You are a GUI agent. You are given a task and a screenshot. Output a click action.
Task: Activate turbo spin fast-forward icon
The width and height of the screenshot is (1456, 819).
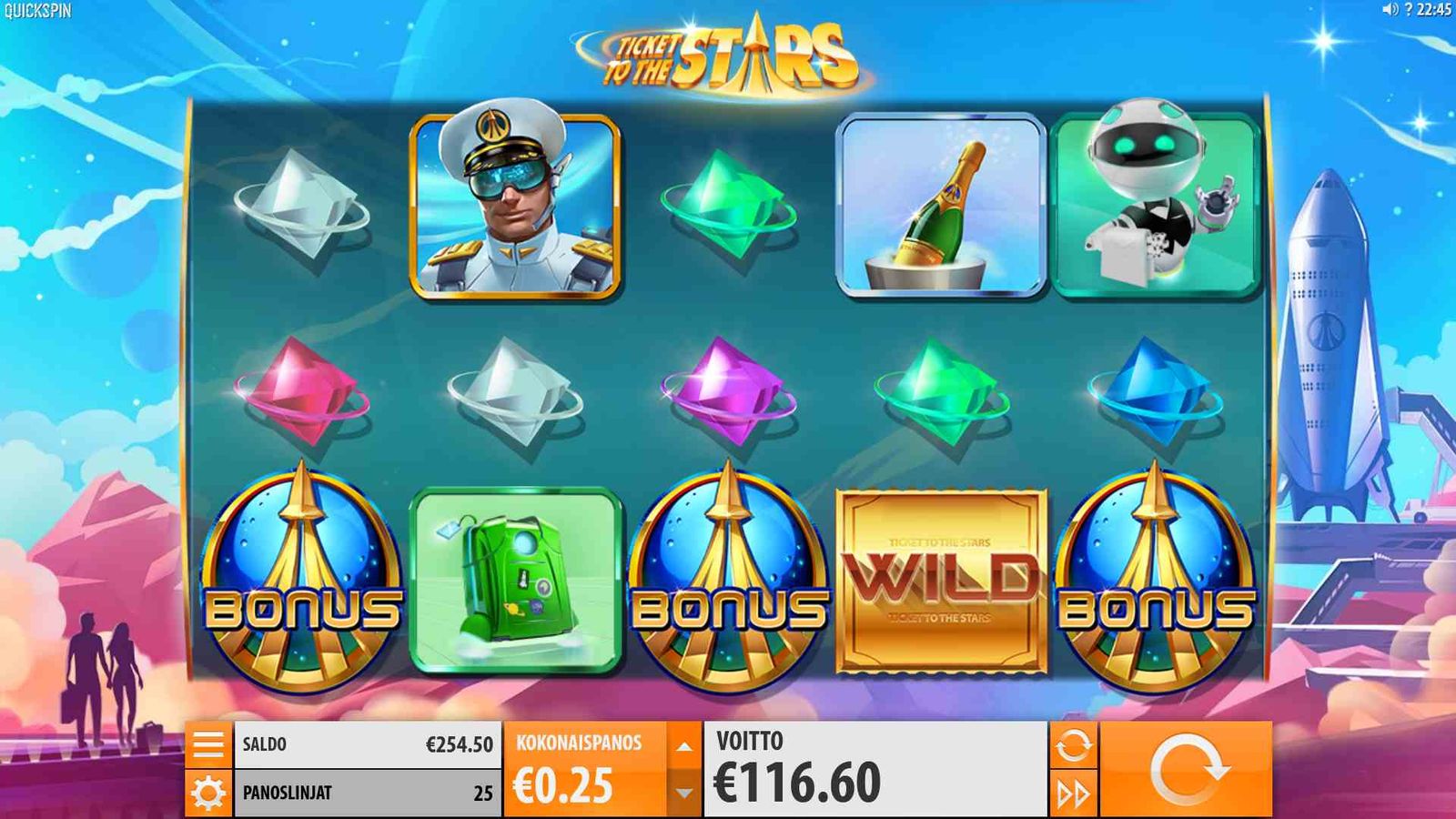point(1072,793)
